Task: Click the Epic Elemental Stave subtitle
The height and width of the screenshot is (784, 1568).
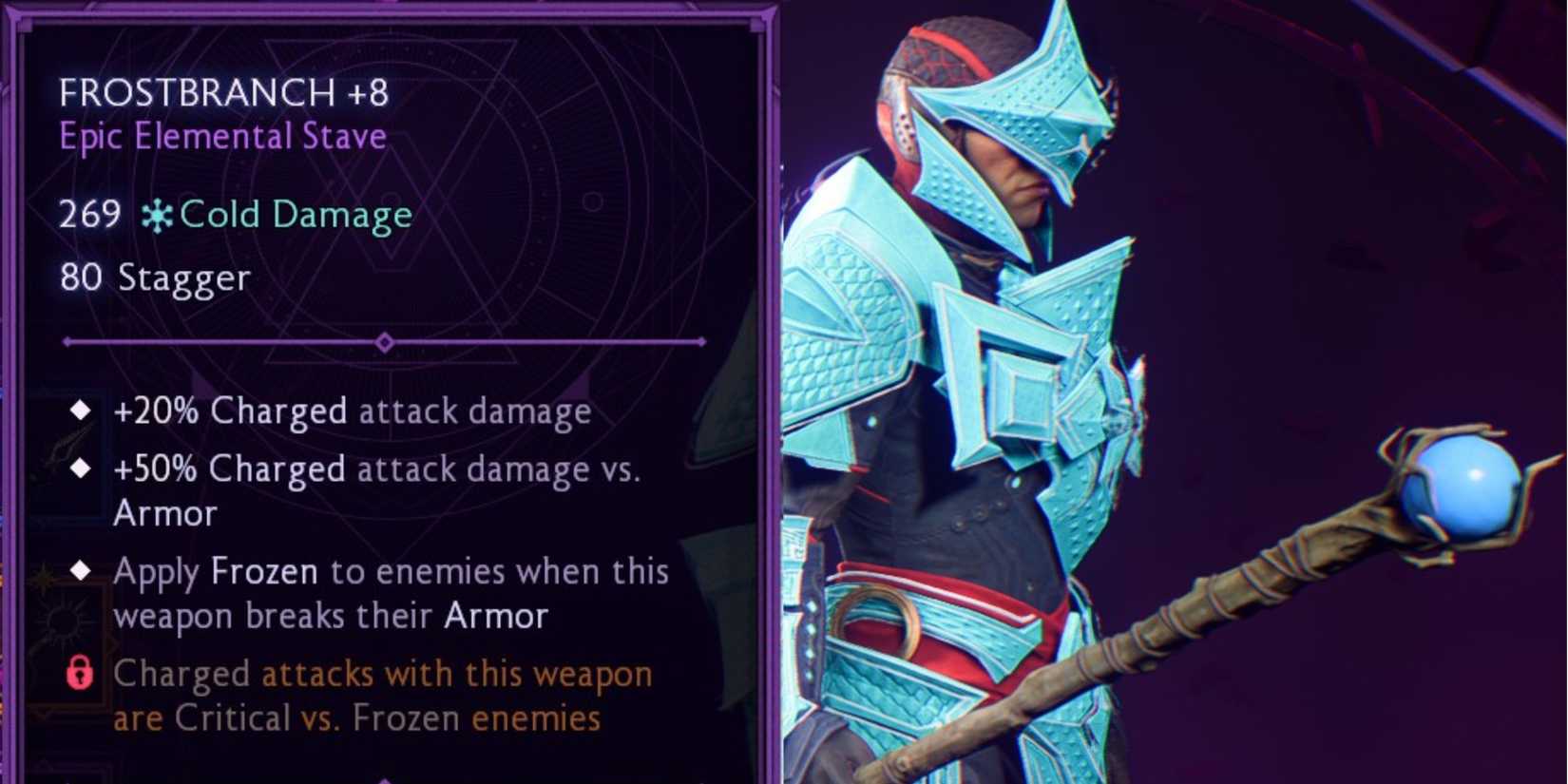Action: pyautogui.click(x=221, y=136)
